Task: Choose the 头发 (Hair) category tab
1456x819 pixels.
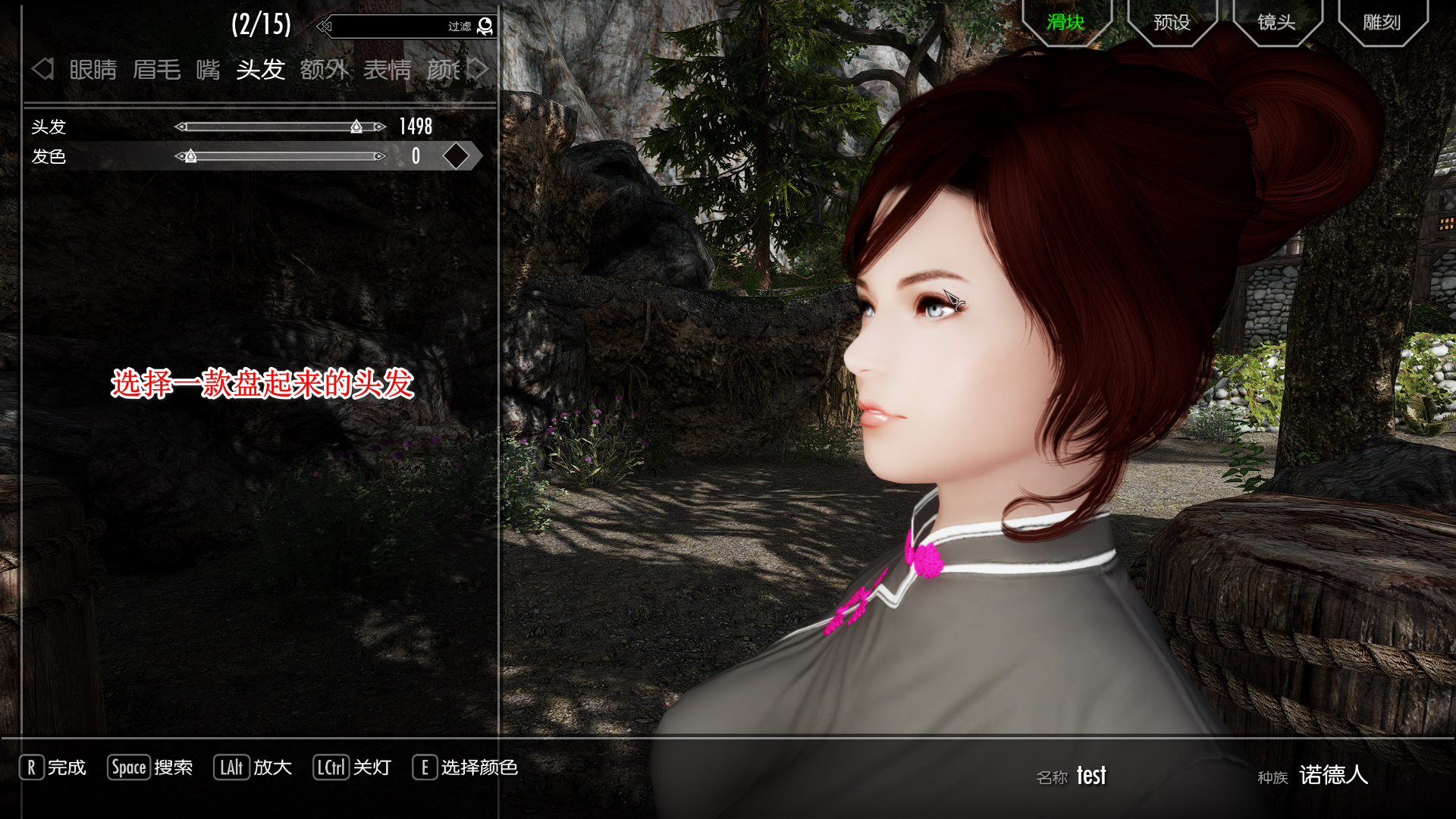Action: tap(260, 70)
